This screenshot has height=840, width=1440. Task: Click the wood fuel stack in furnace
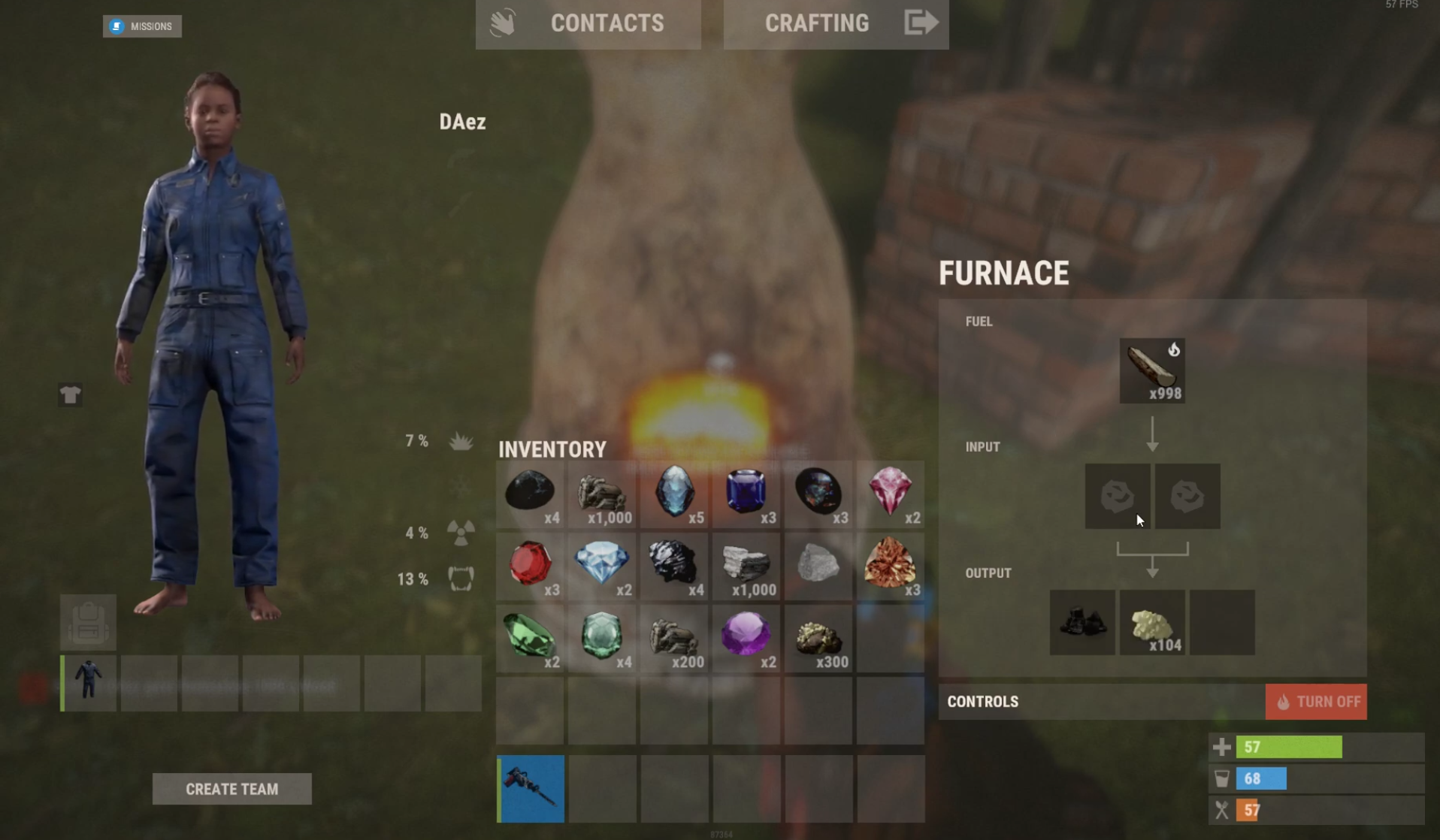point(1152,370)
